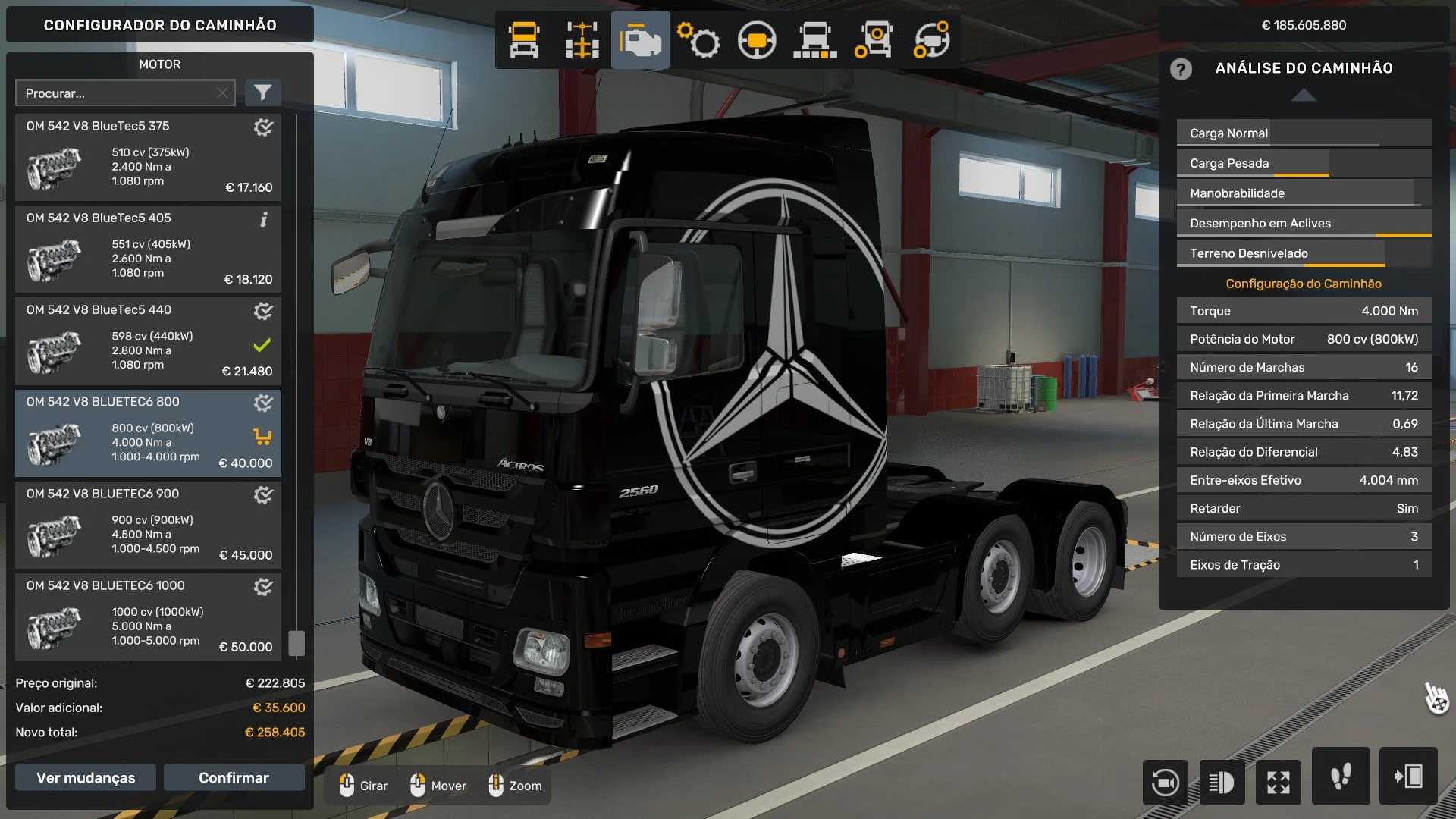Clear the search field with the X
The image size is (1456, 819).
(222, 93)
